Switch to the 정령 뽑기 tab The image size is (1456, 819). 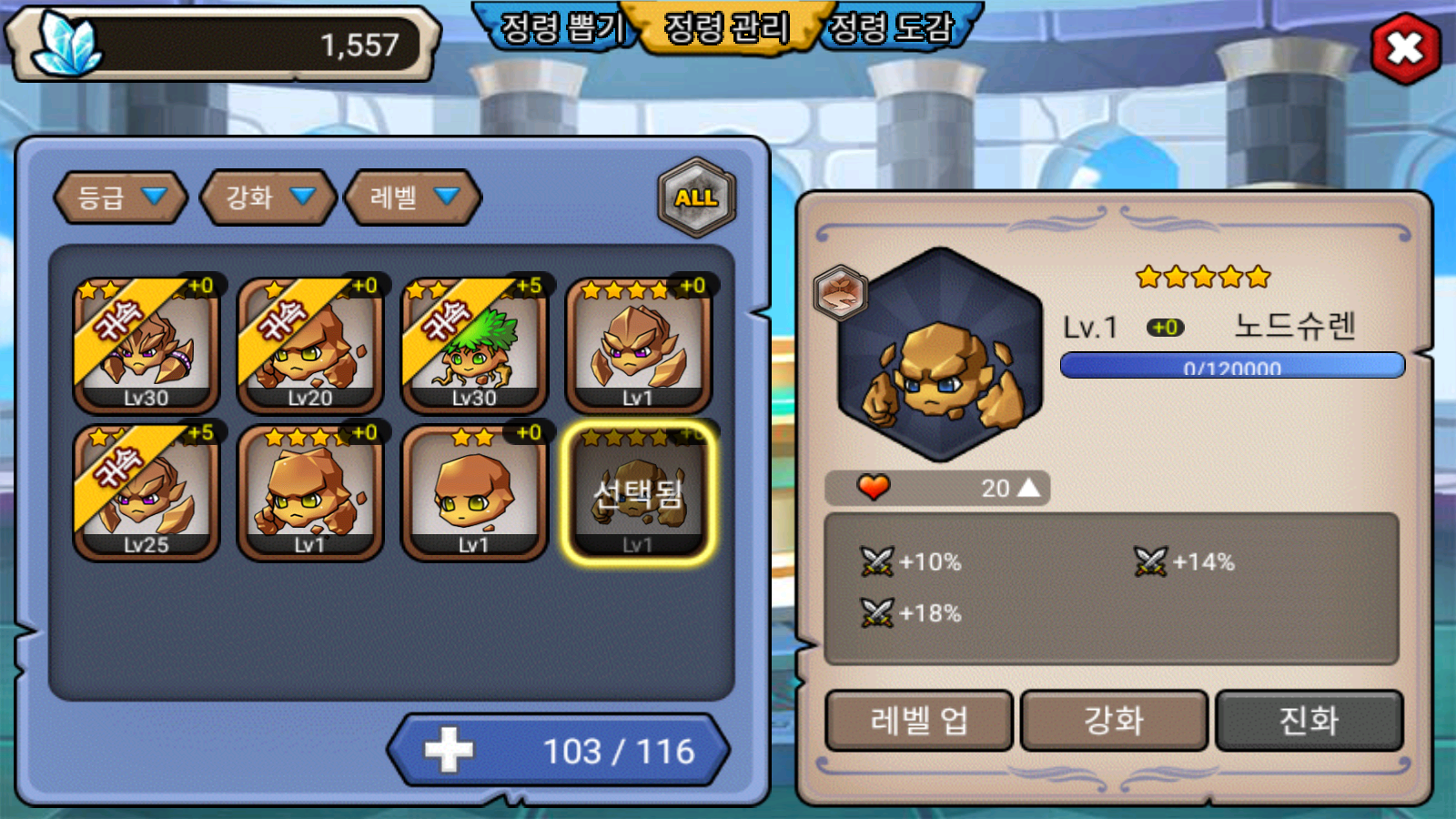561,27
